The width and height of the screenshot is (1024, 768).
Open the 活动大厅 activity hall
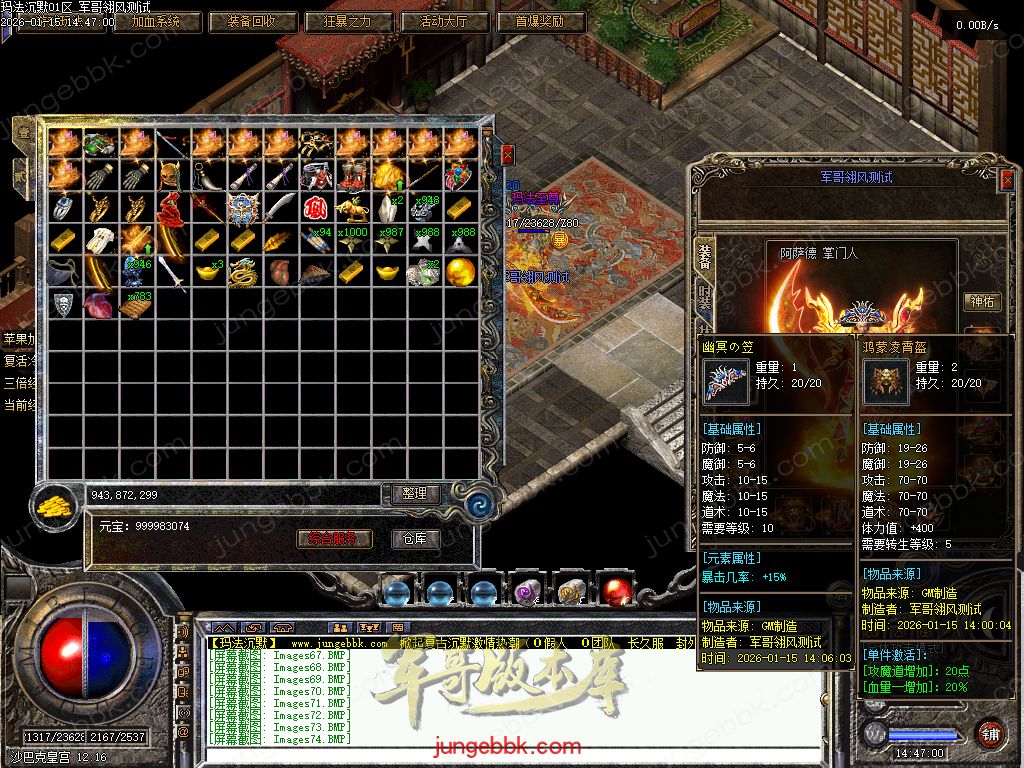446,21
